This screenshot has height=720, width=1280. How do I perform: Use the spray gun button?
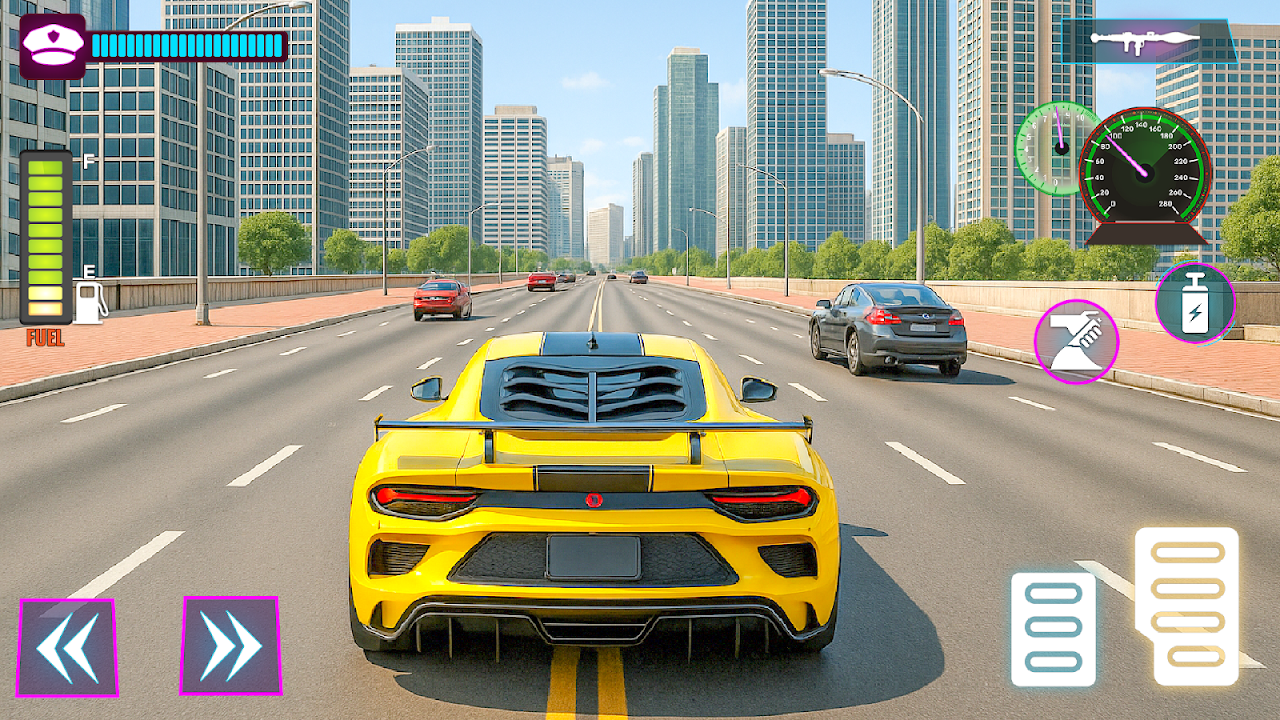[x=1076, y=341]
